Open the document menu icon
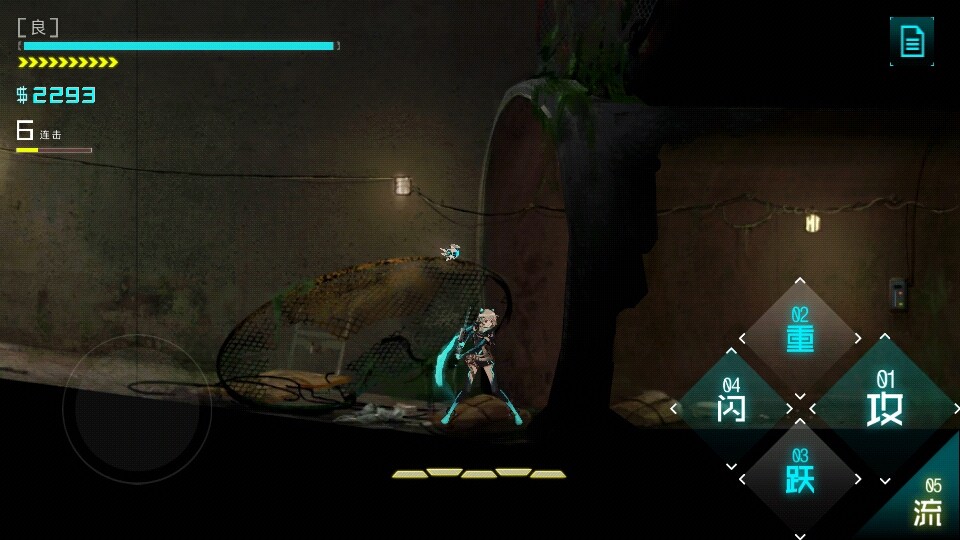 pos(912,41)
